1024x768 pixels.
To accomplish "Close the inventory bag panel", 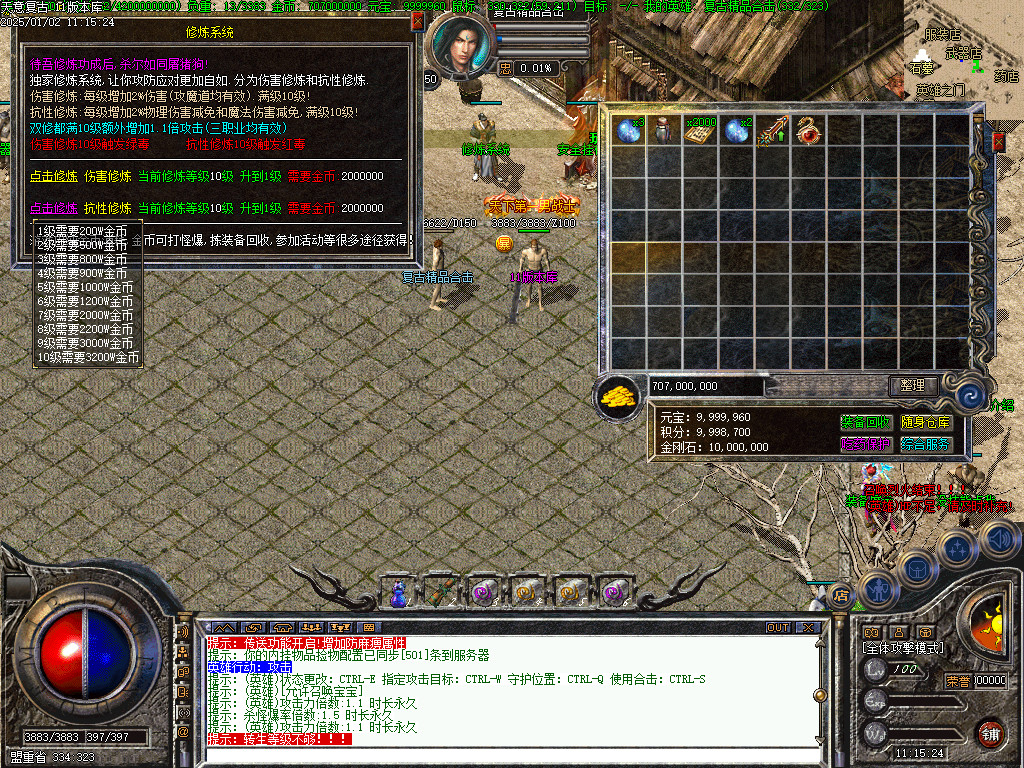I will click(x=998, y=143).
